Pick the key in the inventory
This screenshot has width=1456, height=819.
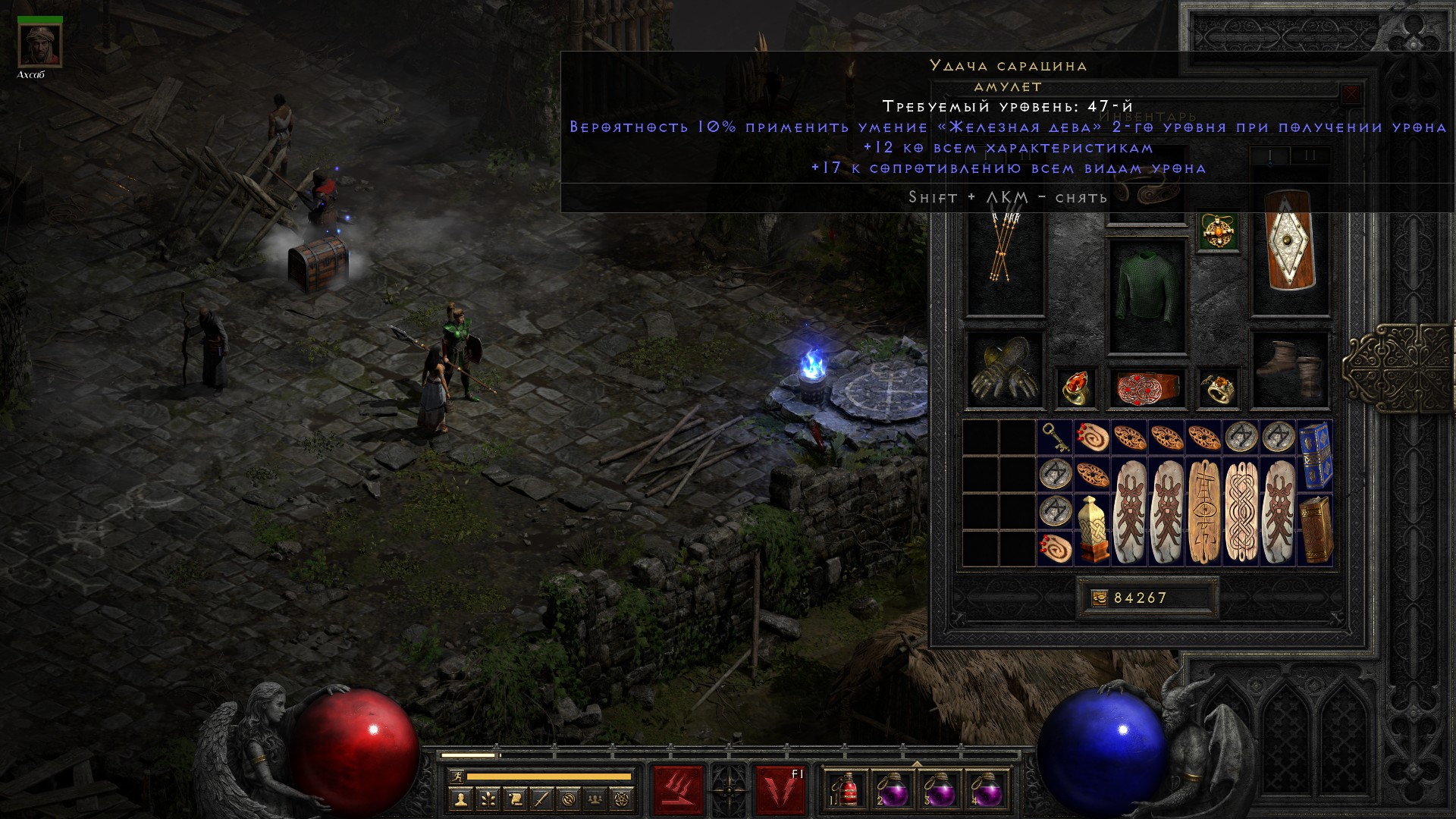1055,438
